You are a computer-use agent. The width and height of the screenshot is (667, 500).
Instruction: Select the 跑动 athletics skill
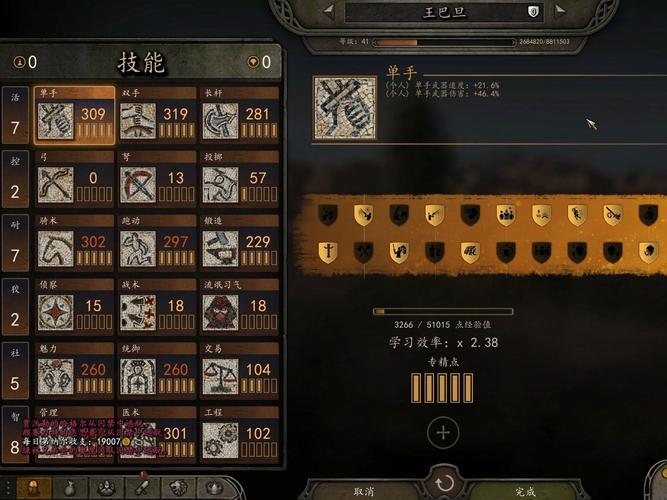click(156, 246)
